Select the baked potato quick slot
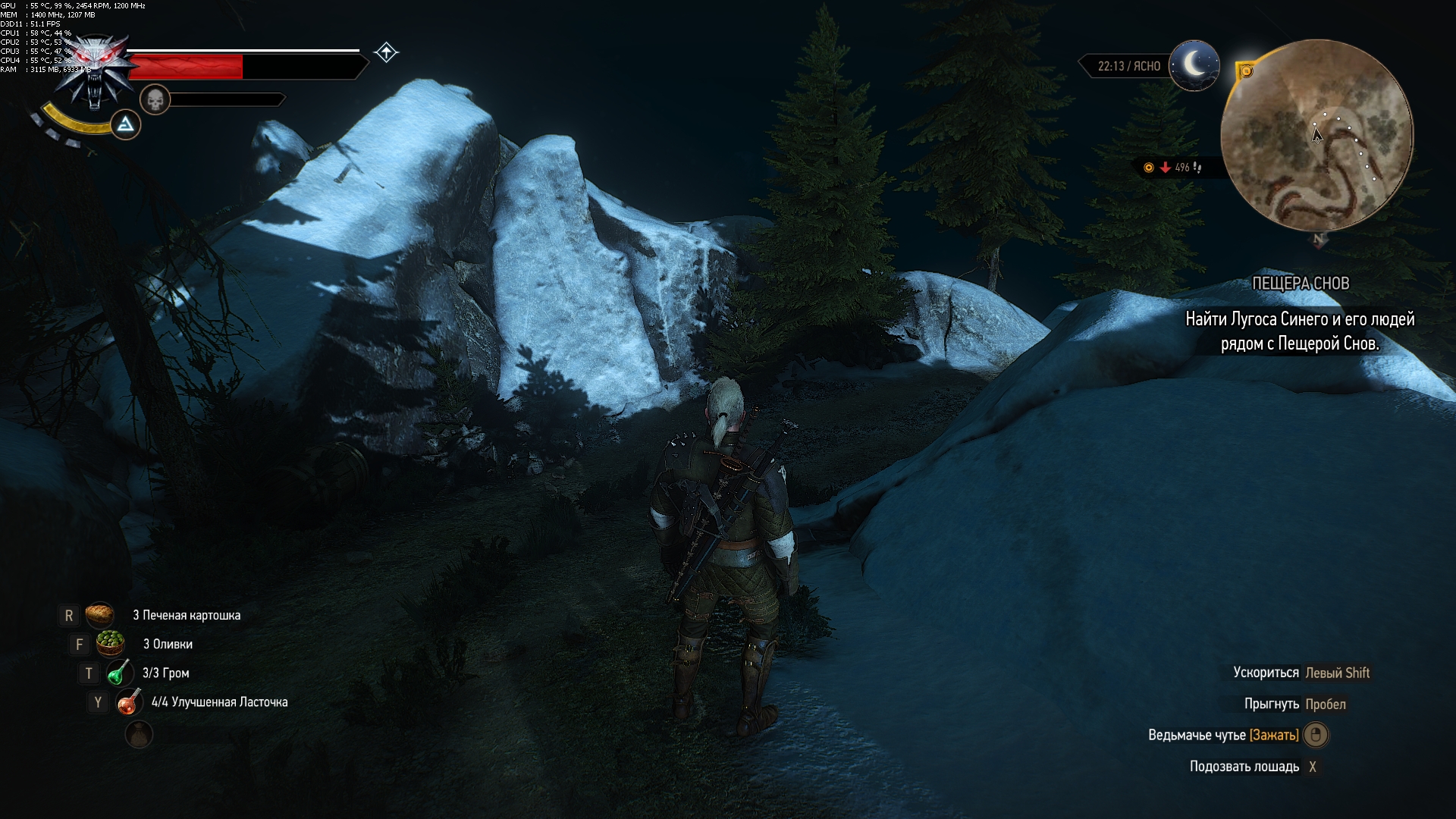Viewport: 1456px width, 819px height. [x=99, y=615]
